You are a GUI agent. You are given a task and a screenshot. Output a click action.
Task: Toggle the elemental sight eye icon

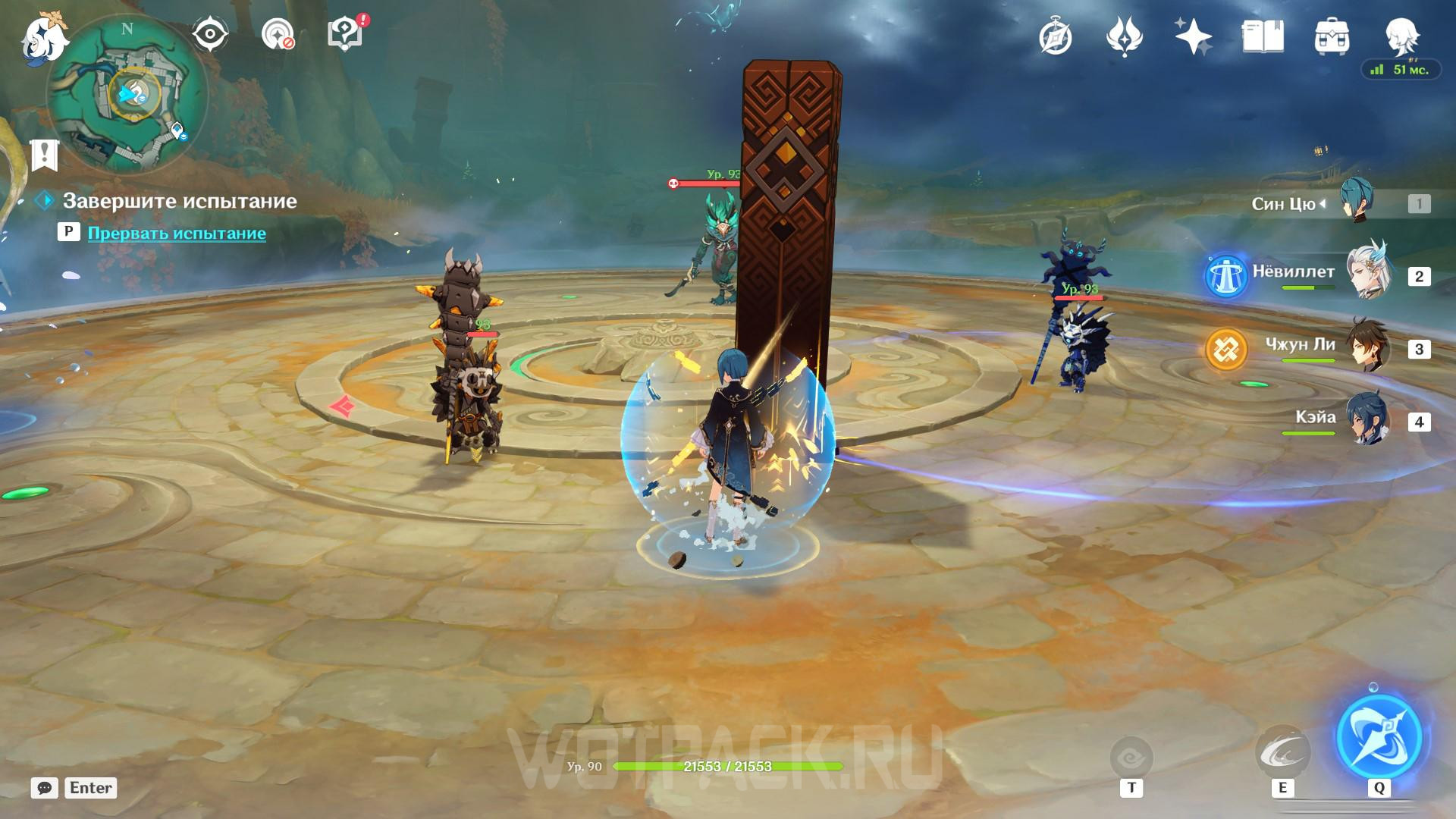[x=210, y=34]
